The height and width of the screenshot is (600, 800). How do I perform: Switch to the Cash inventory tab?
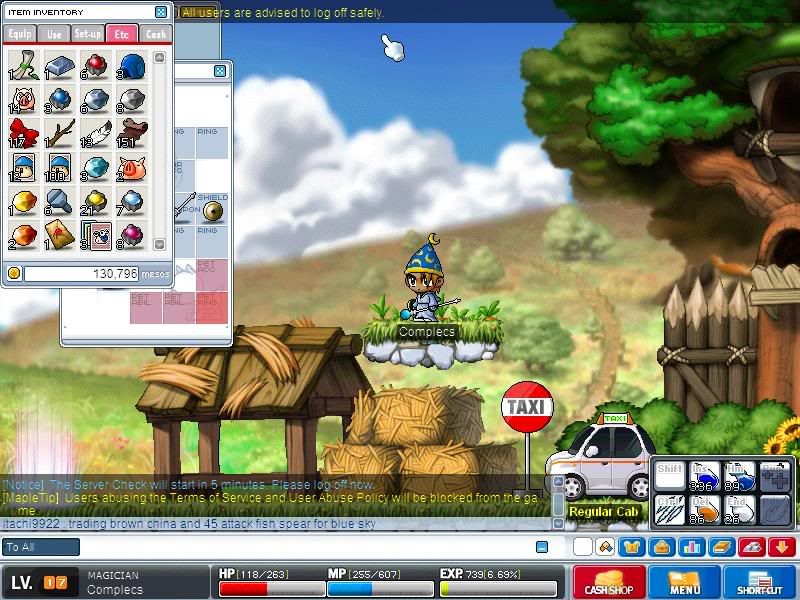click(x=155, y=34)
